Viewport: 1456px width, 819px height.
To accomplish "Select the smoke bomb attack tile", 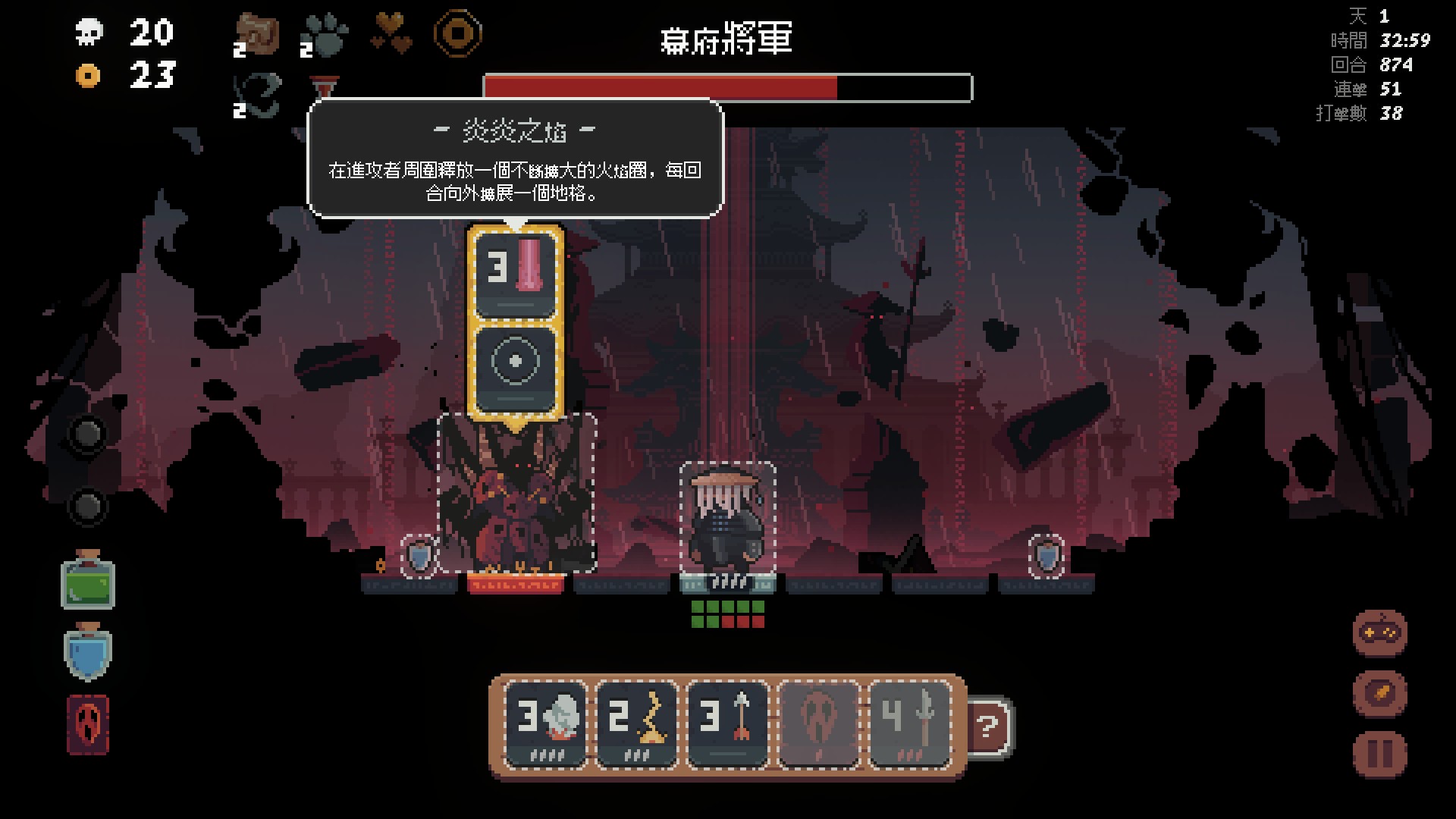I will (546, 723).
